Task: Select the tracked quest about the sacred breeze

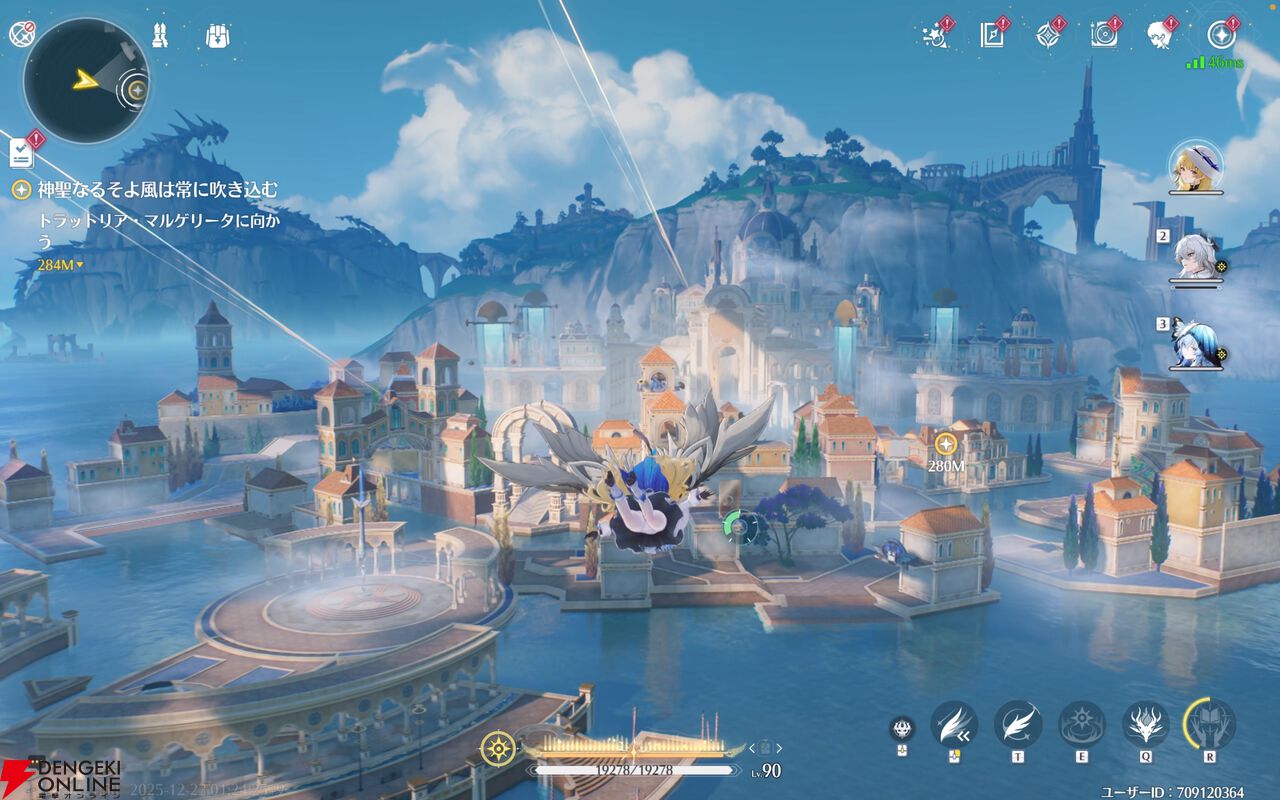Action: pos(157,190)
